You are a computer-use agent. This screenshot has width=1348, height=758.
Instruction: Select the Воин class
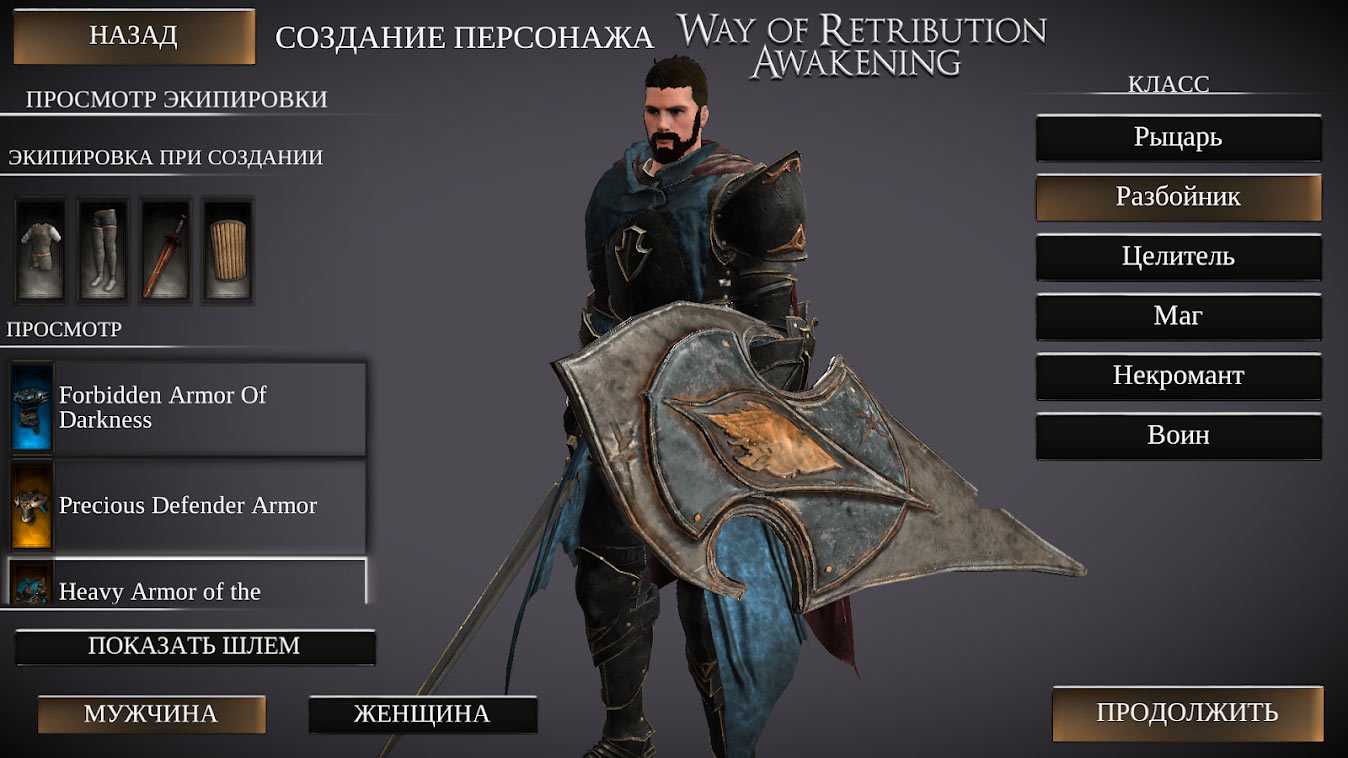[1178, 436]
